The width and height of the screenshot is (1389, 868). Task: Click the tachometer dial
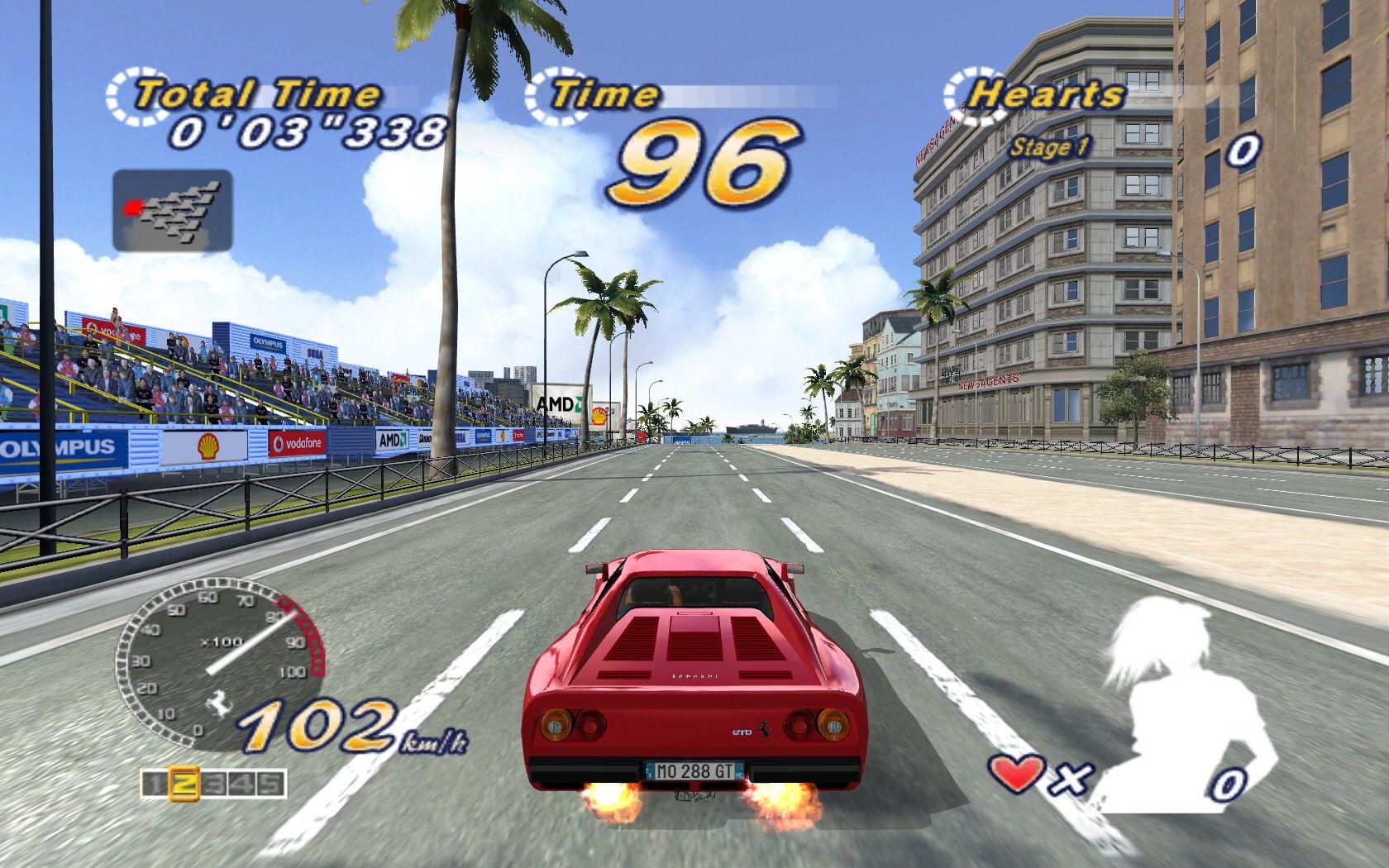[219, 663]
